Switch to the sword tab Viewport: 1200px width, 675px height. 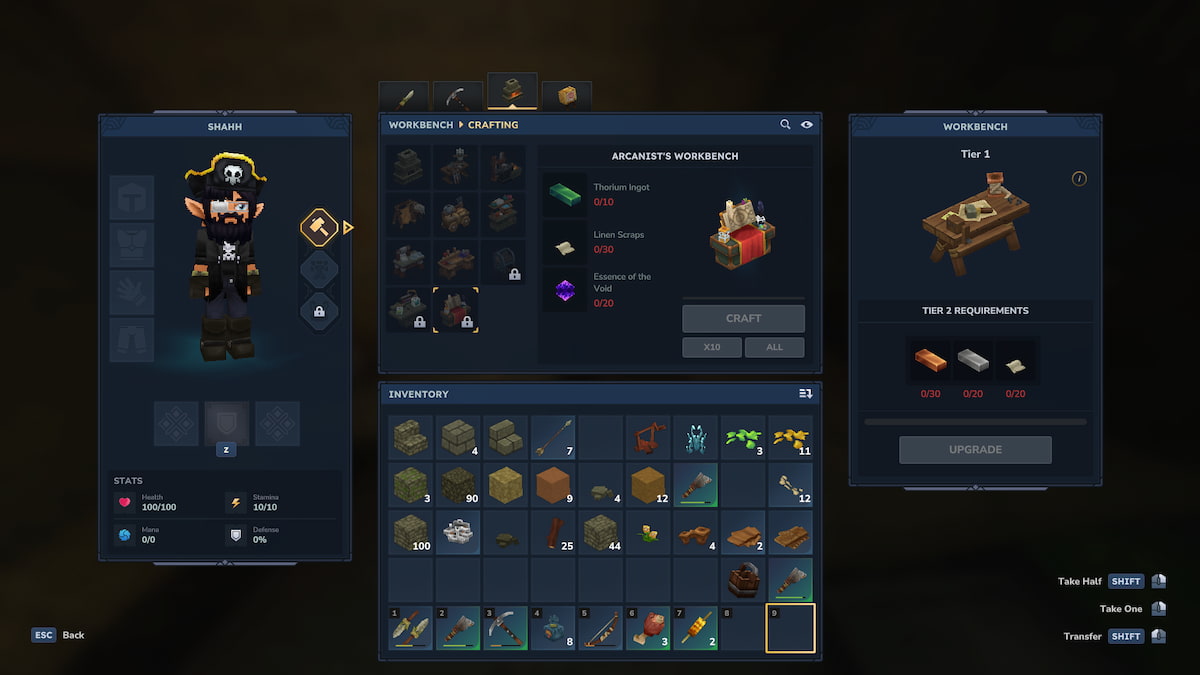point(405,97)
